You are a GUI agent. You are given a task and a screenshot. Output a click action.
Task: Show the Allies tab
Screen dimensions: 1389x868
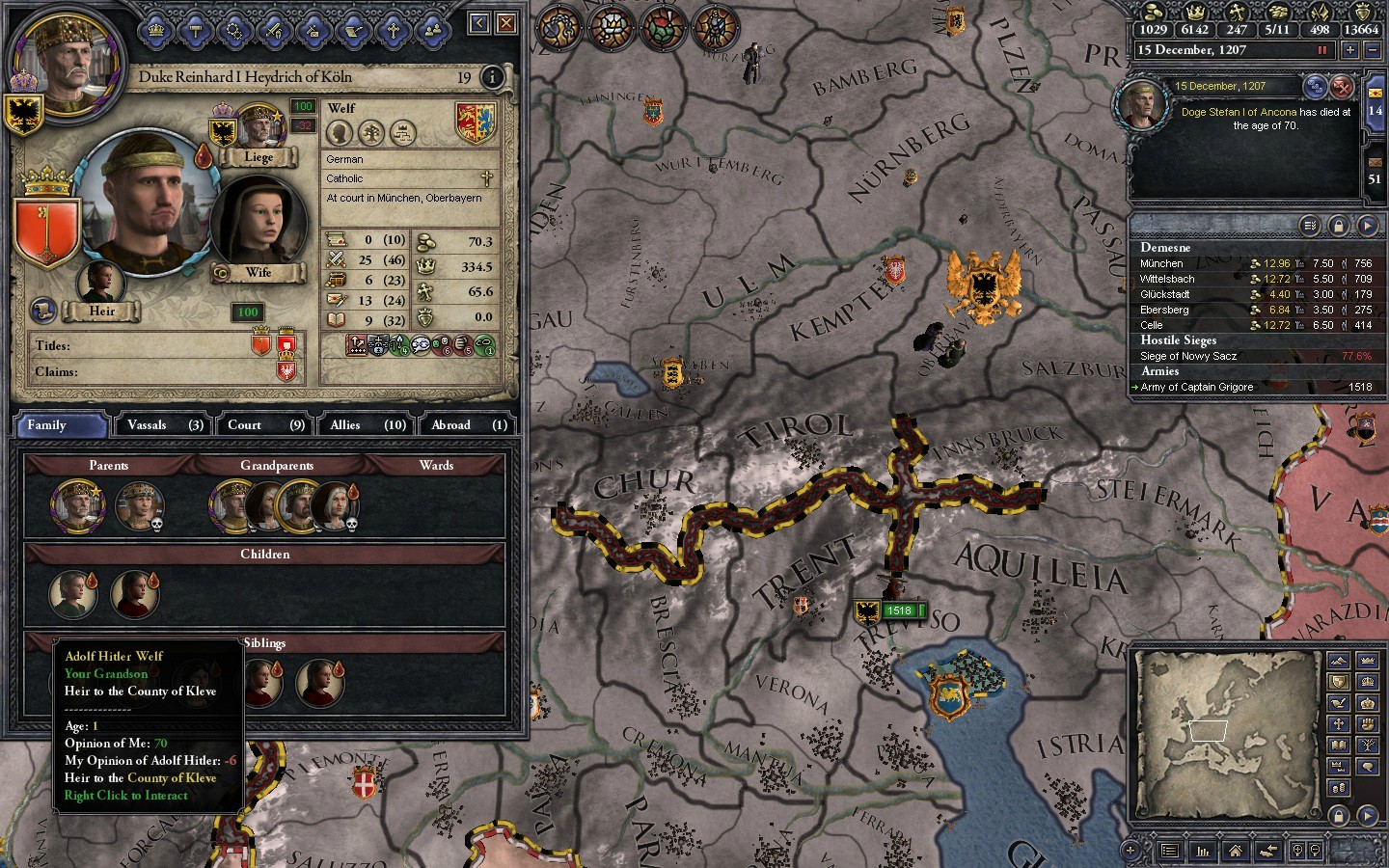tap(368, 425)
